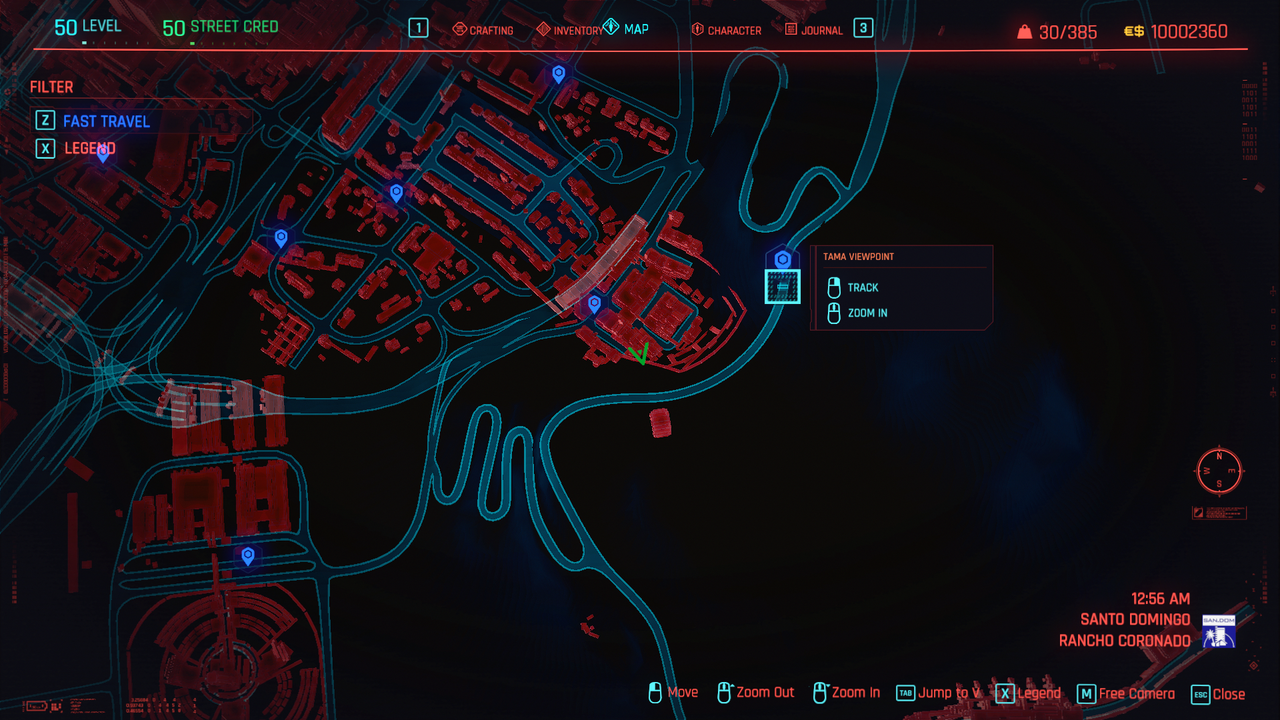Select the Tama Viewpoint fast travel marker
Image resolution: width=1280 pixels, height=720 pixels.
point(783,260)
